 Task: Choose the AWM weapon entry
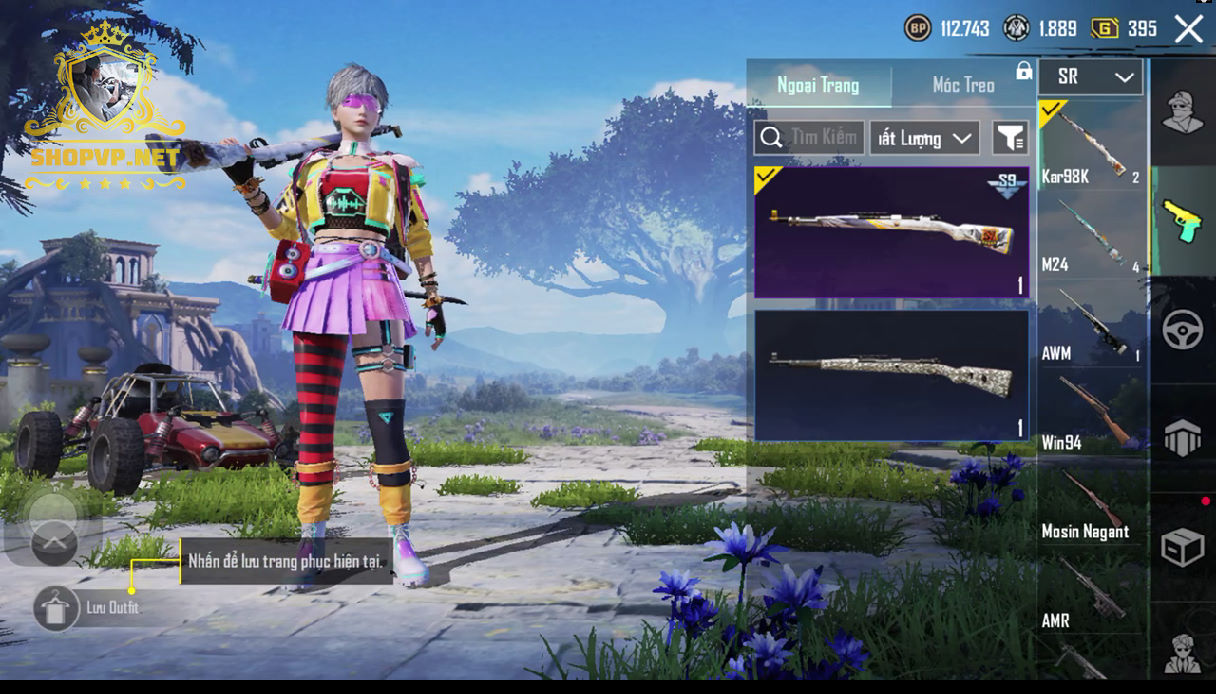coord(1091,325)
